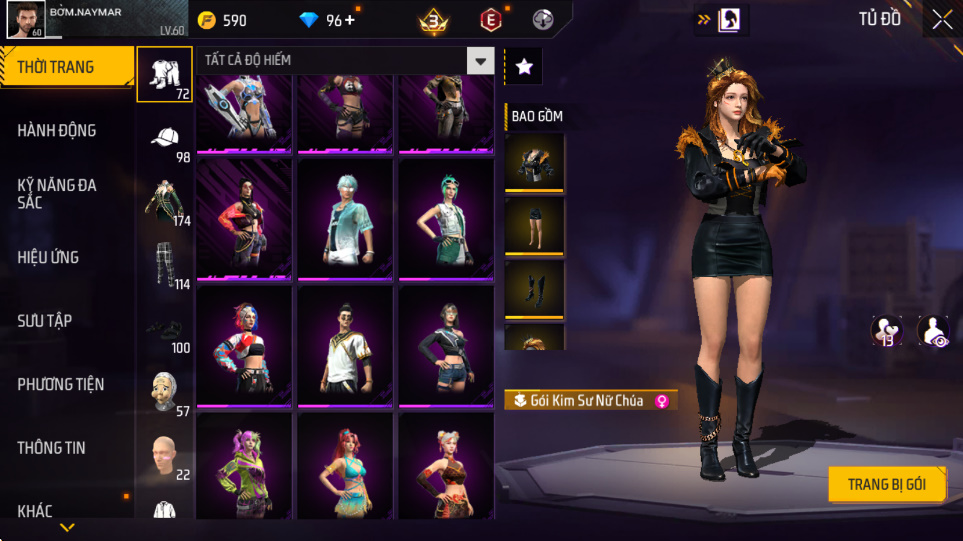Image resolution: width=963 pixels, height=541 pixels.
Task: Show the Phương Tiện tab
Action: point(61,384)
